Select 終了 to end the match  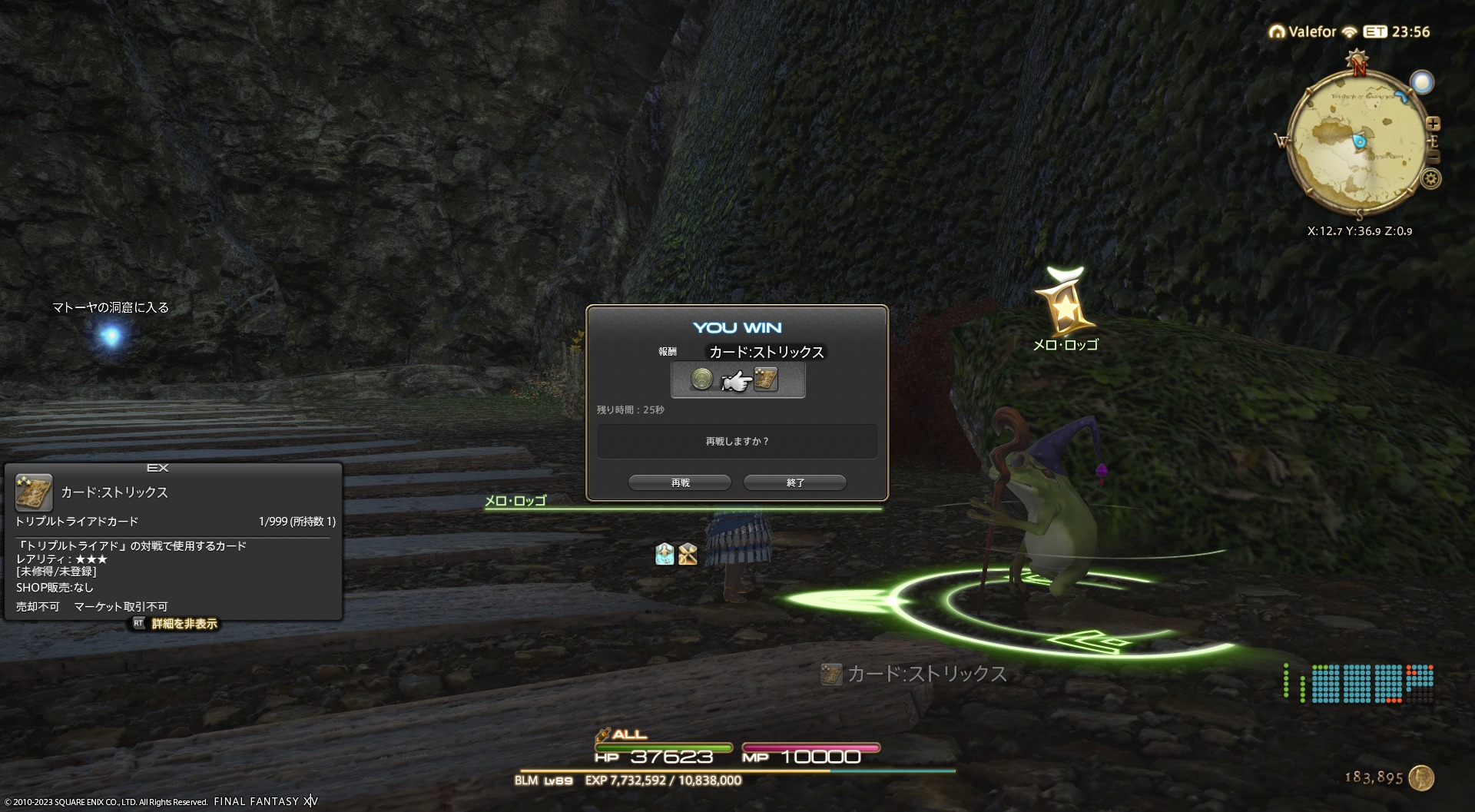coord(795,482)
